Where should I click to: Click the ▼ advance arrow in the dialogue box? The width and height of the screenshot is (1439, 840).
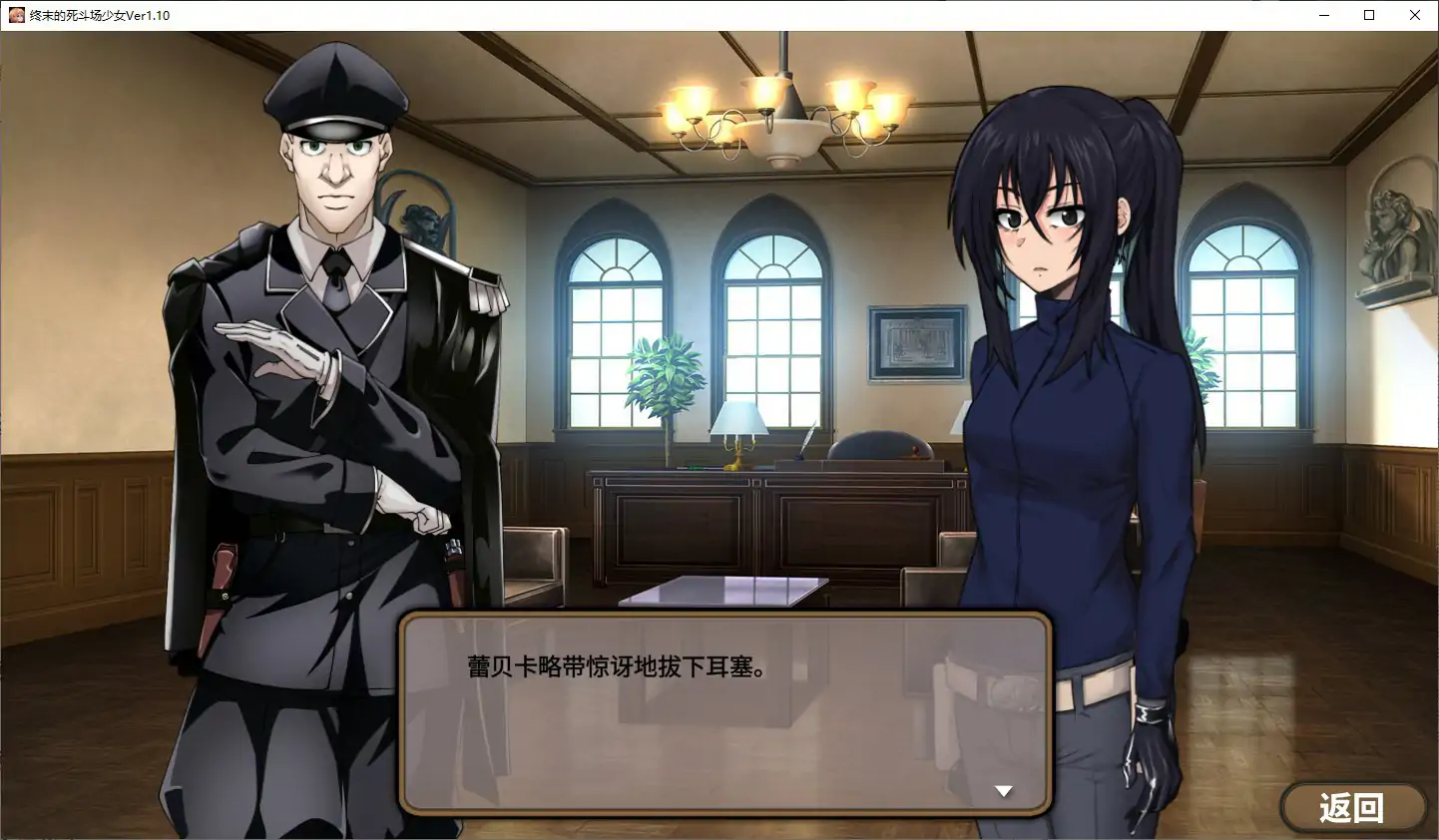click(x=1002, y=790)
